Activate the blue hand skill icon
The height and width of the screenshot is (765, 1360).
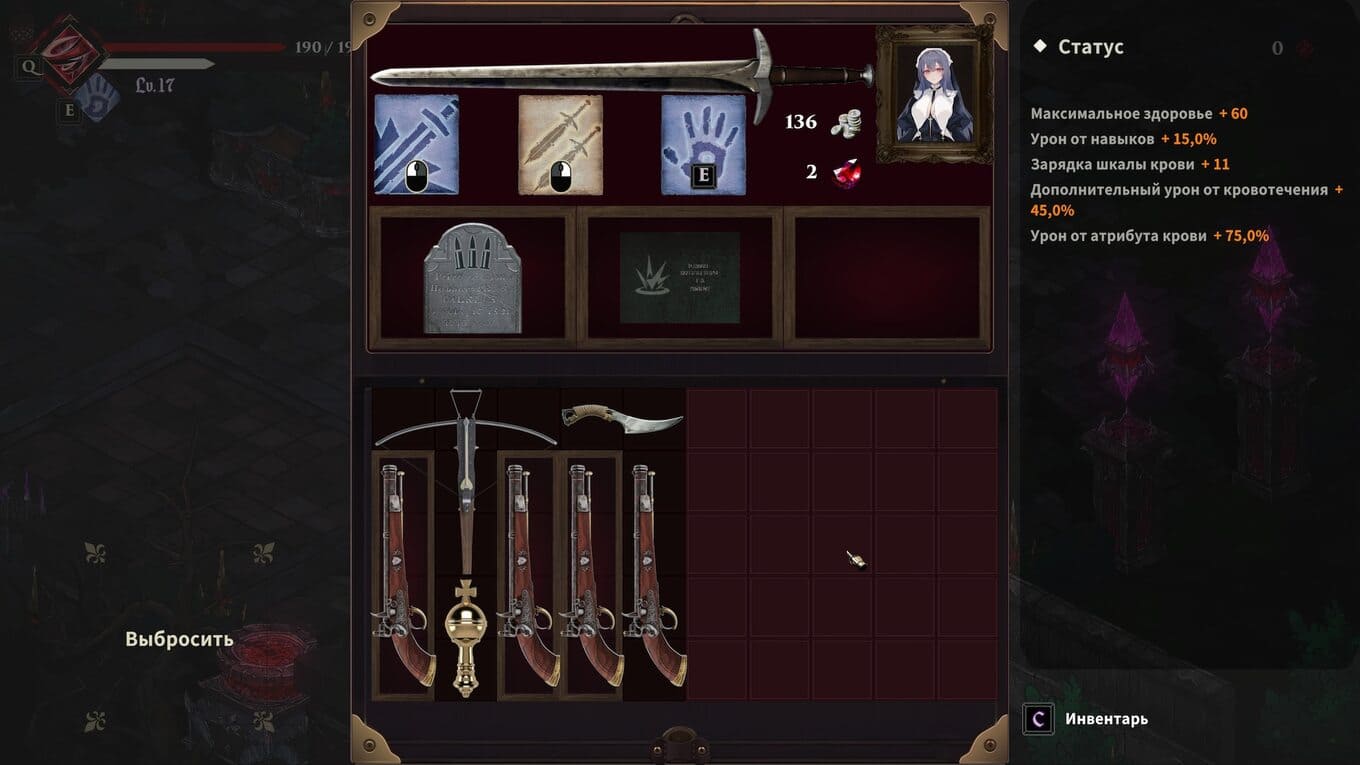tap(703, 144)
